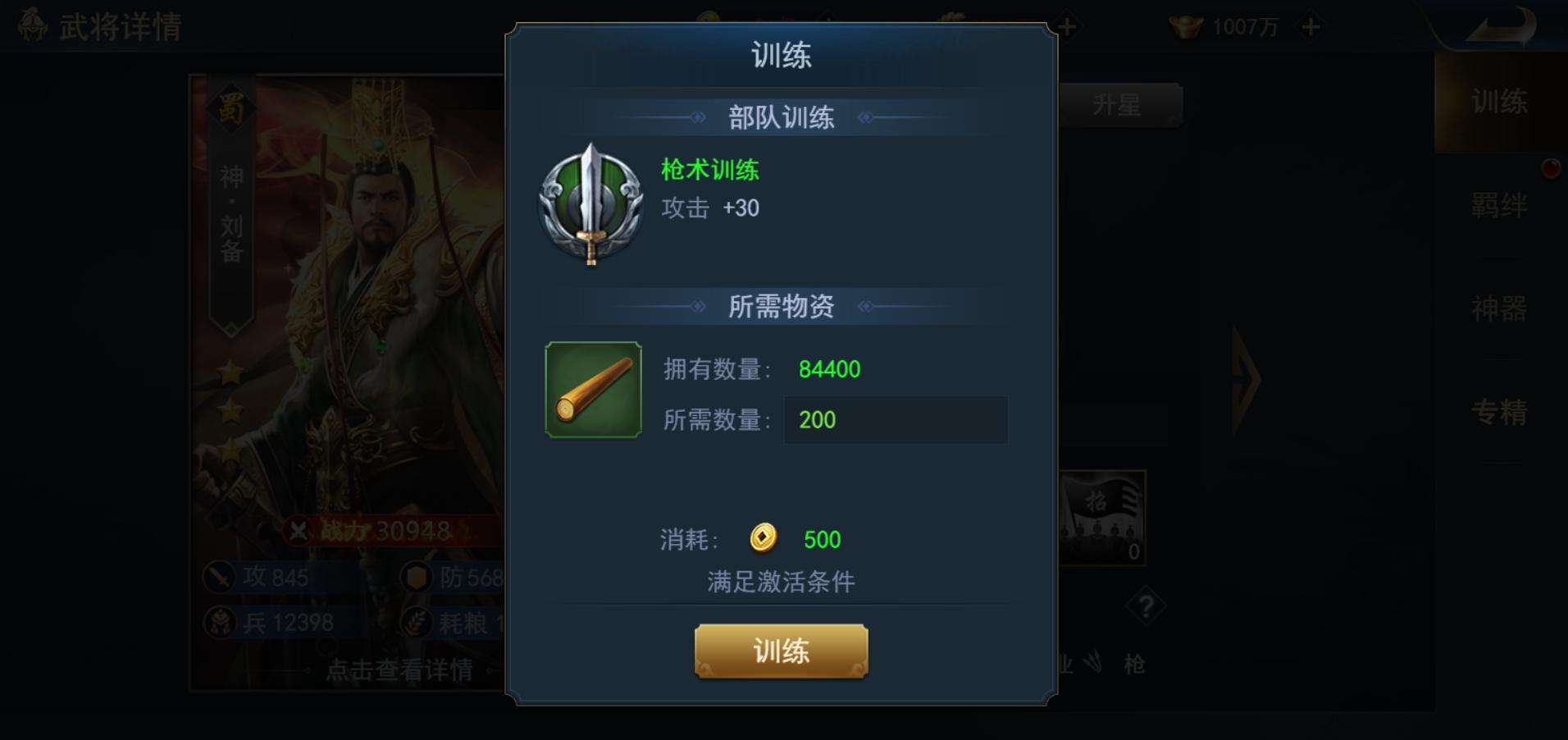The image size is (1568, 740).
Task: Click the 所需数量 input showing 200
Action: [896, 420]
